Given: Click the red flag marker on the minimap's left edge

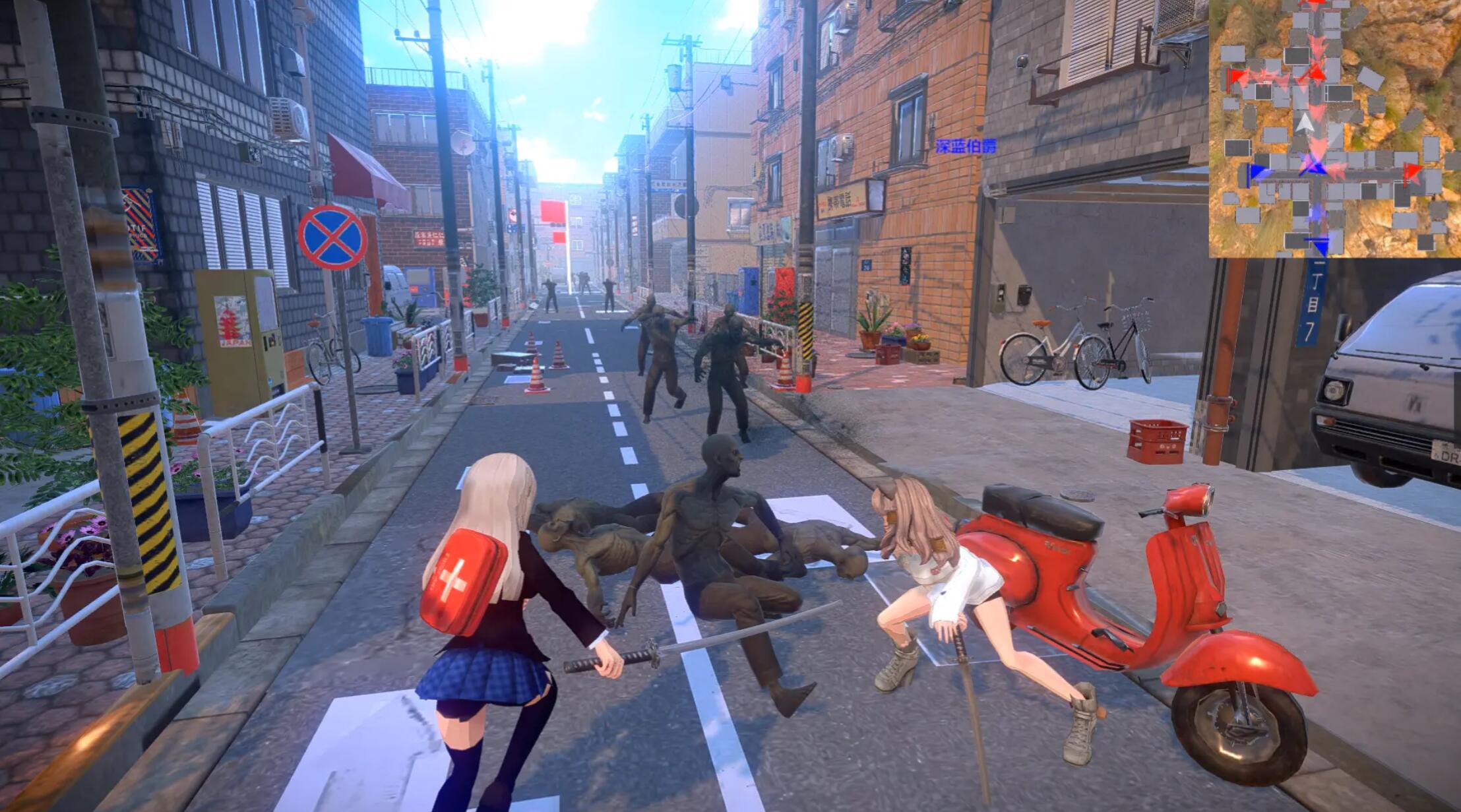Looking at the screenshot, I should click(x=1234, y=77).
